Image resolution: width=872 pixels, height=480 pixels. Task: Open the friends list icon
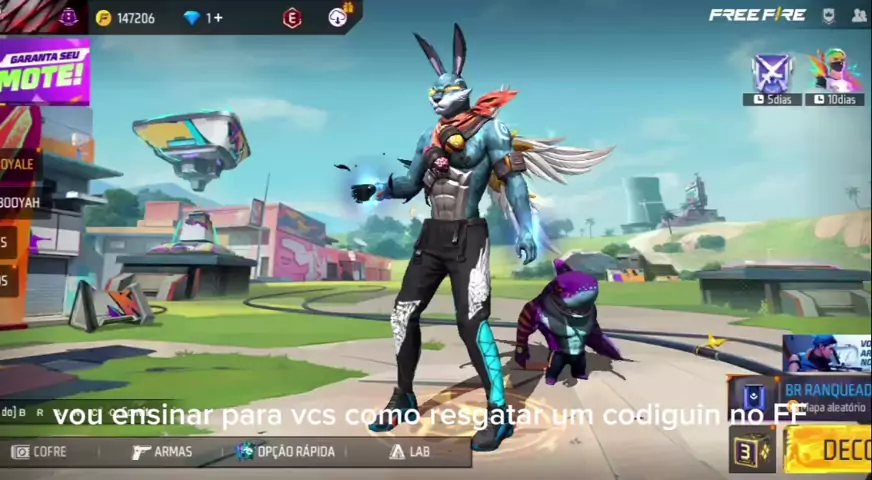pos(859,16)
